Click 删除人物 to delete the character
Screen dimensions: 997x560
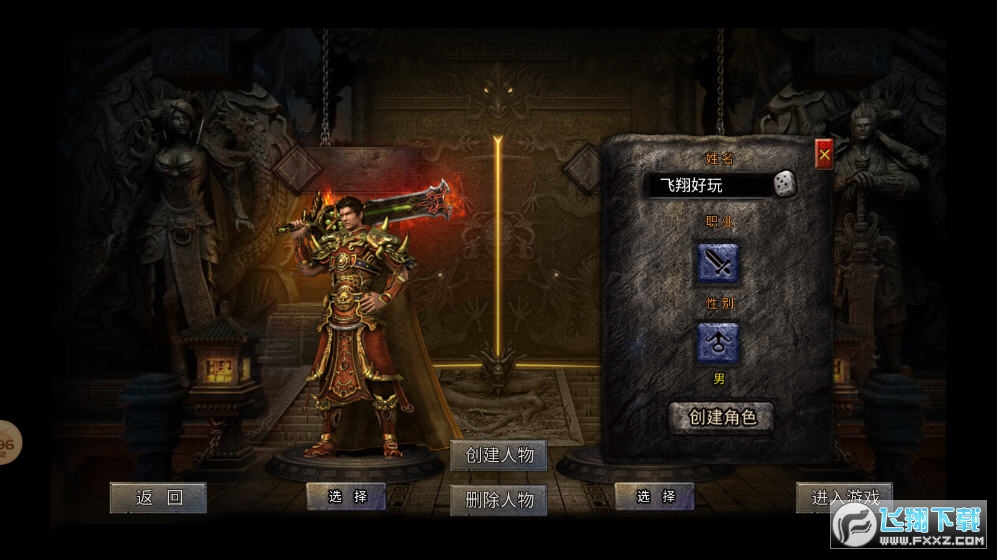pyautogui.click(x=499, y=501)
